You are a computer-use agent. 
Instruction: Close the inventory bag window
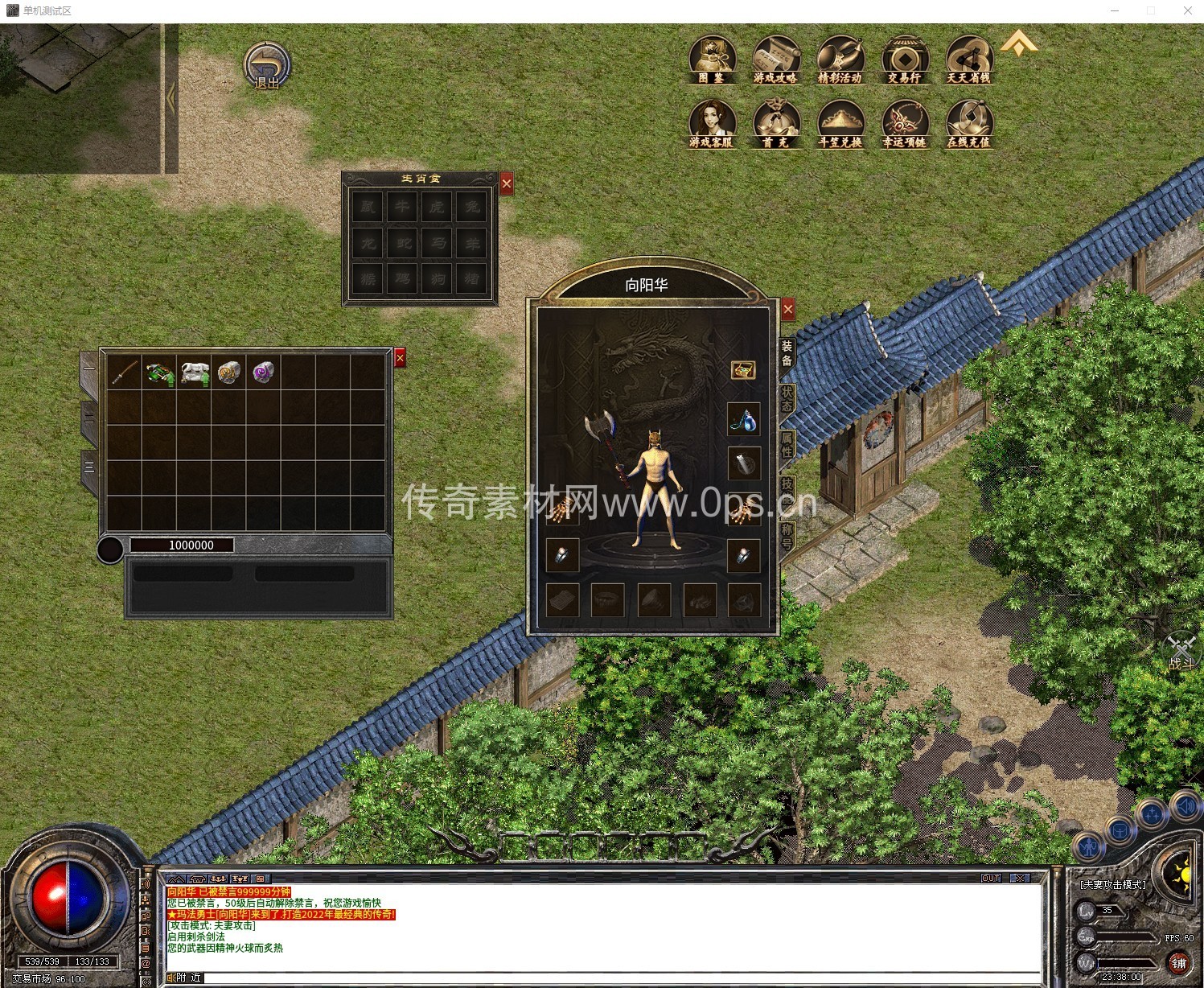[400, 358]
